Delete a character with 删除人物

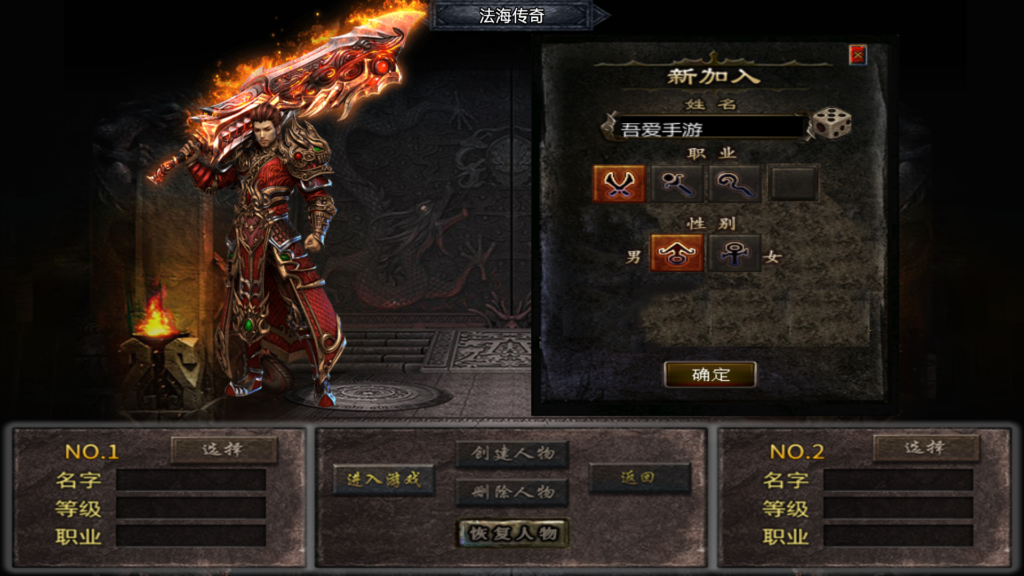coord(513,492)
